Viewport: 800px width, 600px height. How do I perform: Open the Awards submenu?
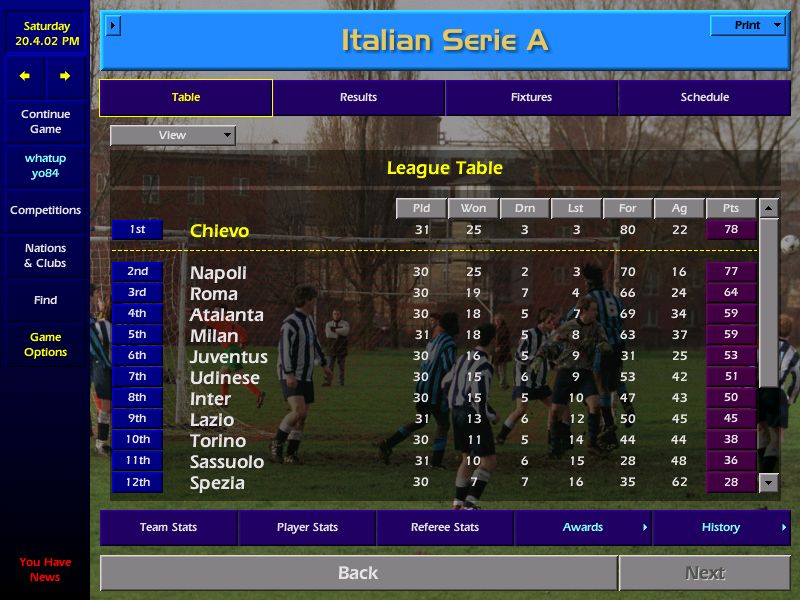tap(583, 527)
